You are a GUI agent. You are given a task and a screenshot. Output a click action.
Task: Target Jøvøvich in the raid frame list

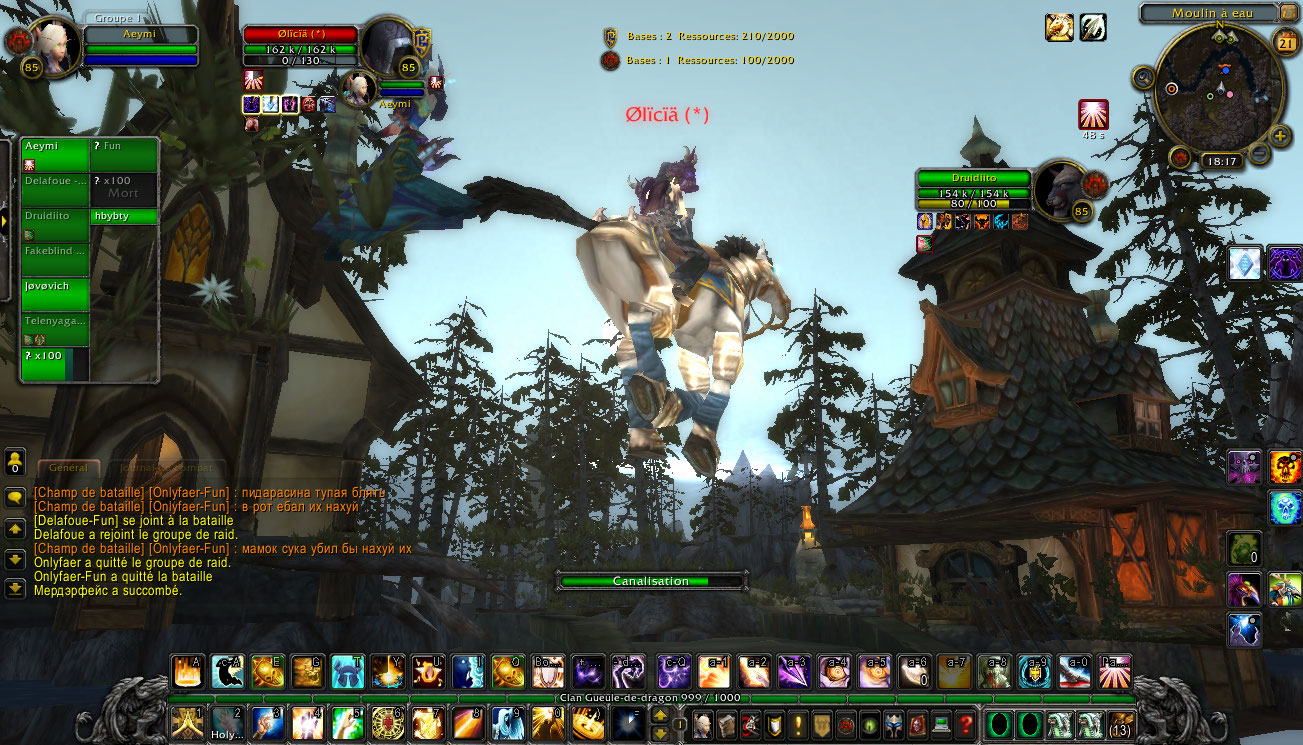point(55,294)
